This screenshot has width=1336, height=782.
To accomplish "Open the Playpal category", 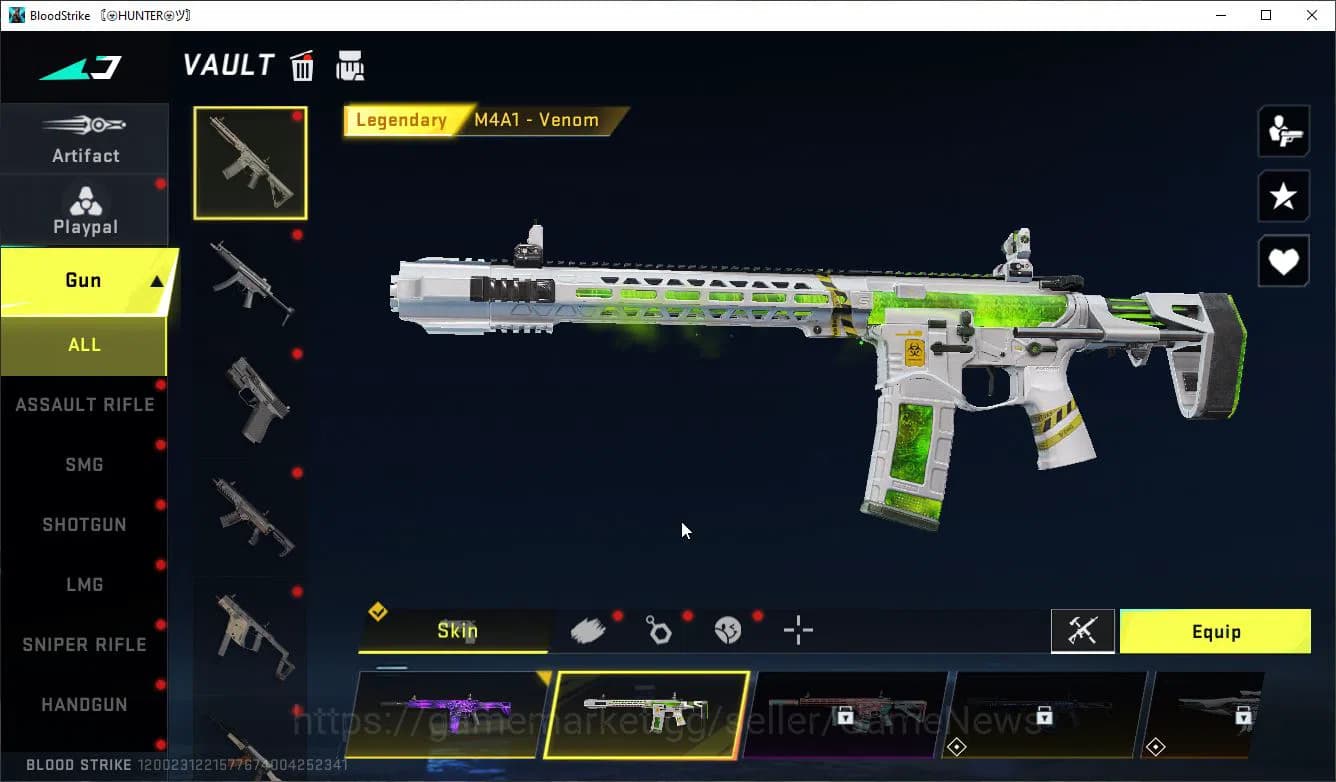I will pyautogui.click(x=85, y=211).
